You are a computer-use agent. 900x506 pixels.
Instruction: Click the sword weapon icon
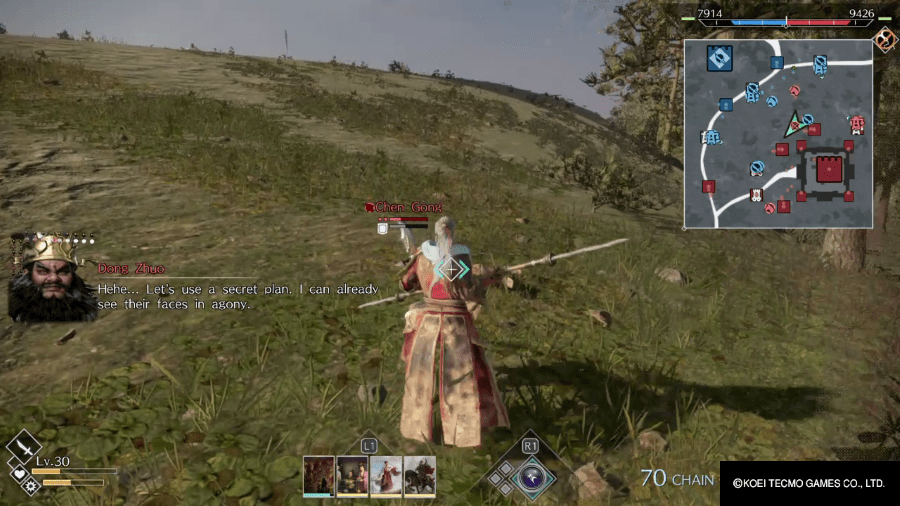click(x=22, y=446)
